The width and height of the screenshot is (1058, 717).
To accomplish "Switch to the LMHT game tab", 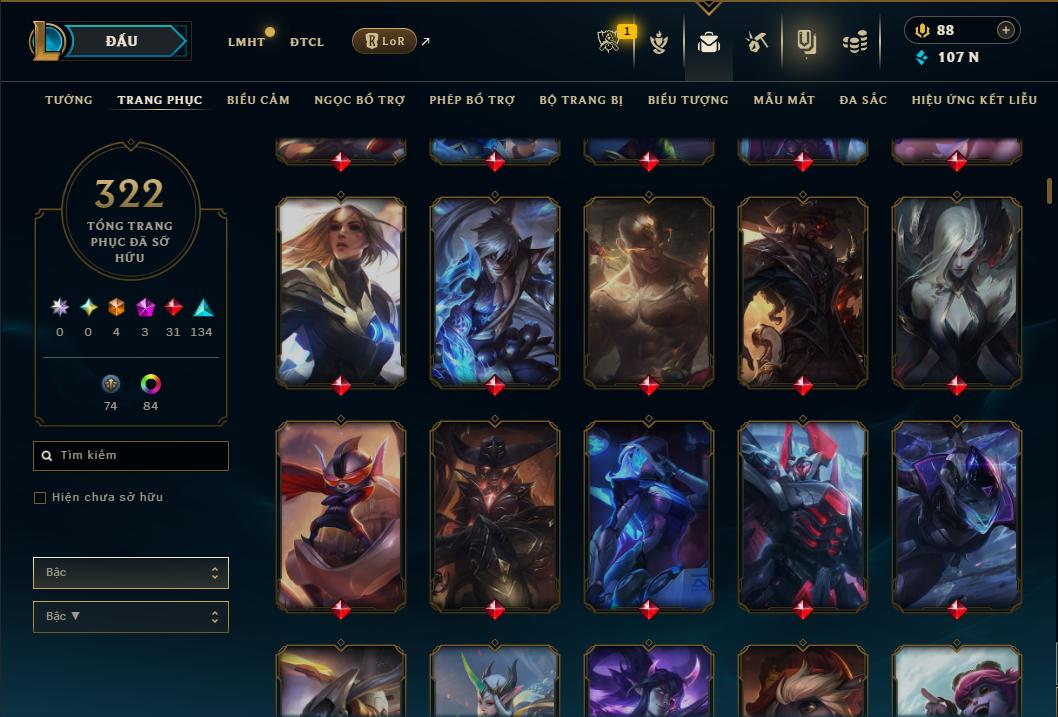I will (246, 42).
